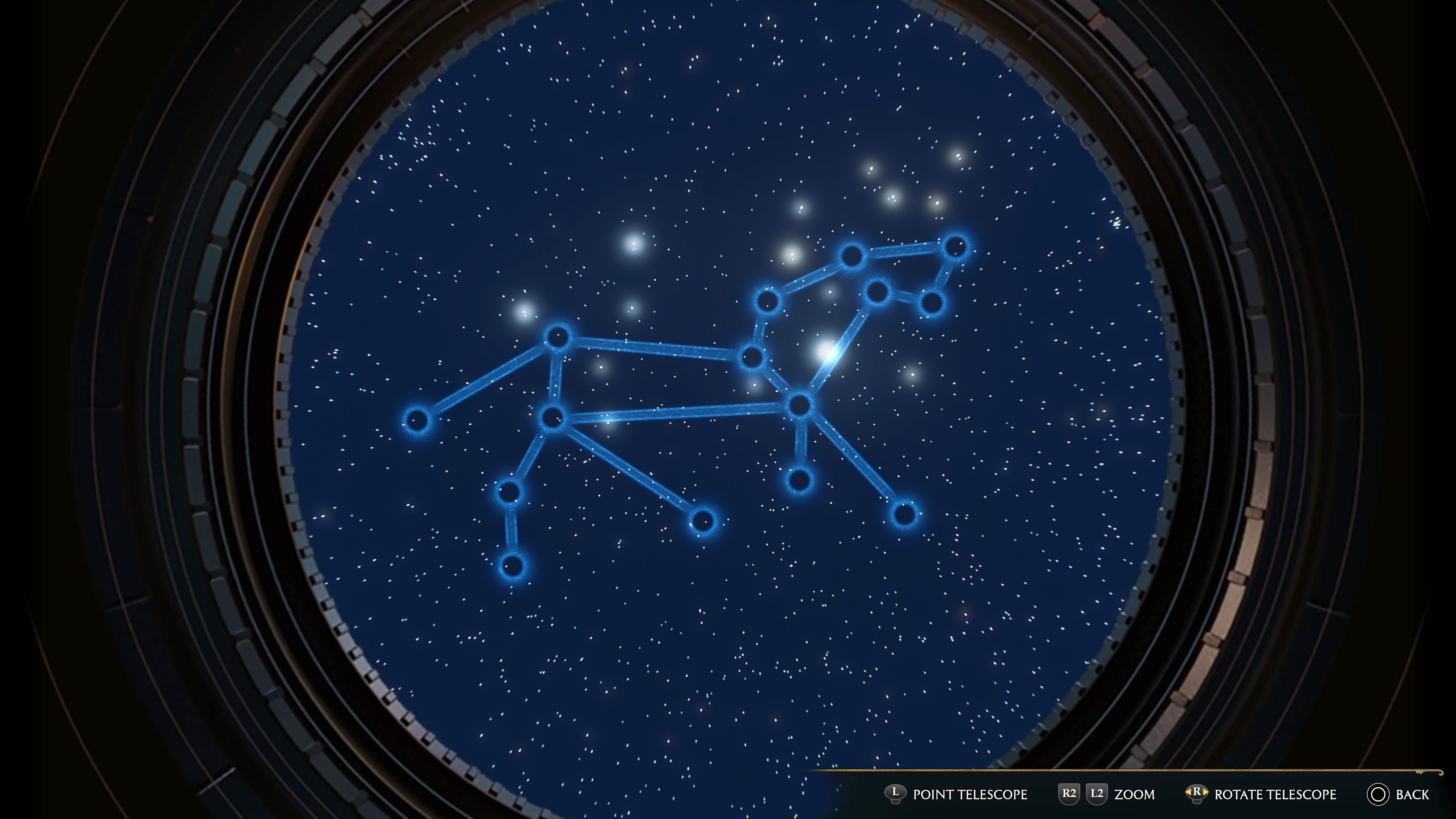Open telescope zoom using the ZOOM control
This screenshot has width=1456, height=819.
[x=1134, y=793]
